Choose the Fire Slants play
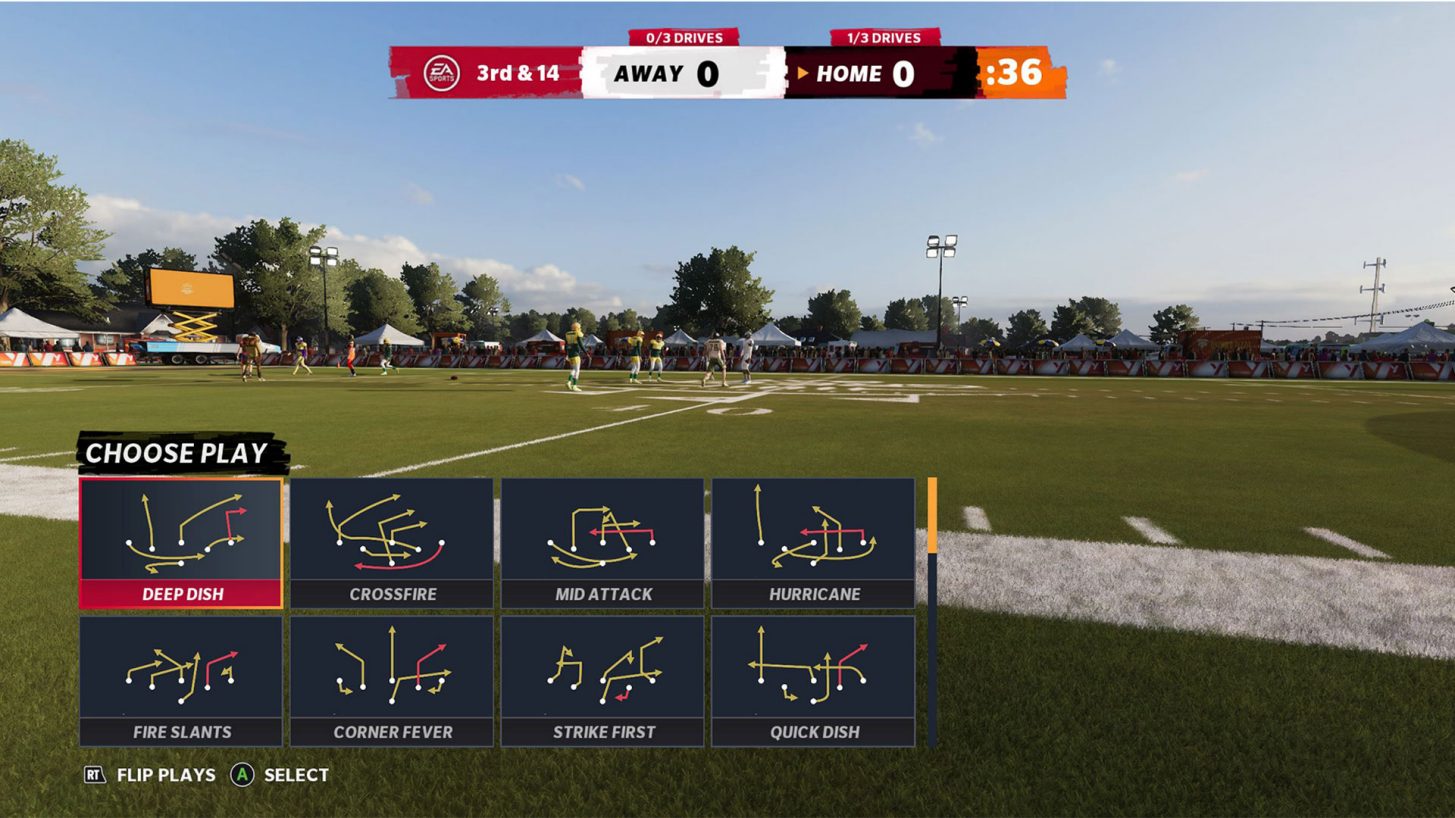The width and height of the screenshot is (1455, 818). click(x=181, y=681)
